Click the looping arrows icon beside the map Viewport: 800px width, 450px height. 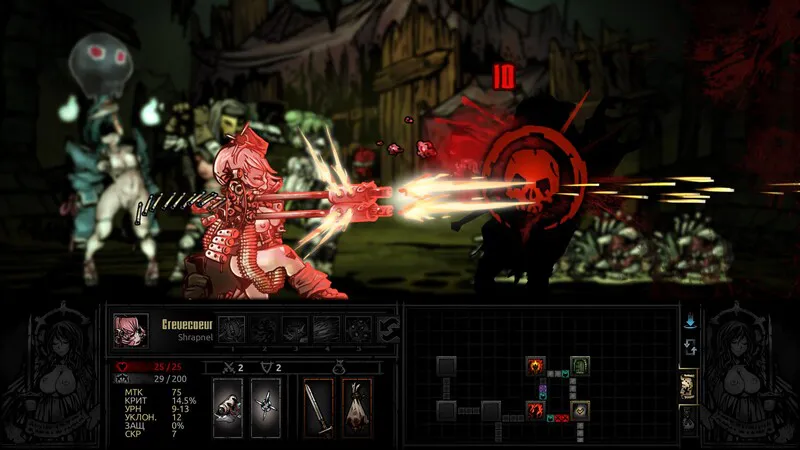click(x=689, y=348)
